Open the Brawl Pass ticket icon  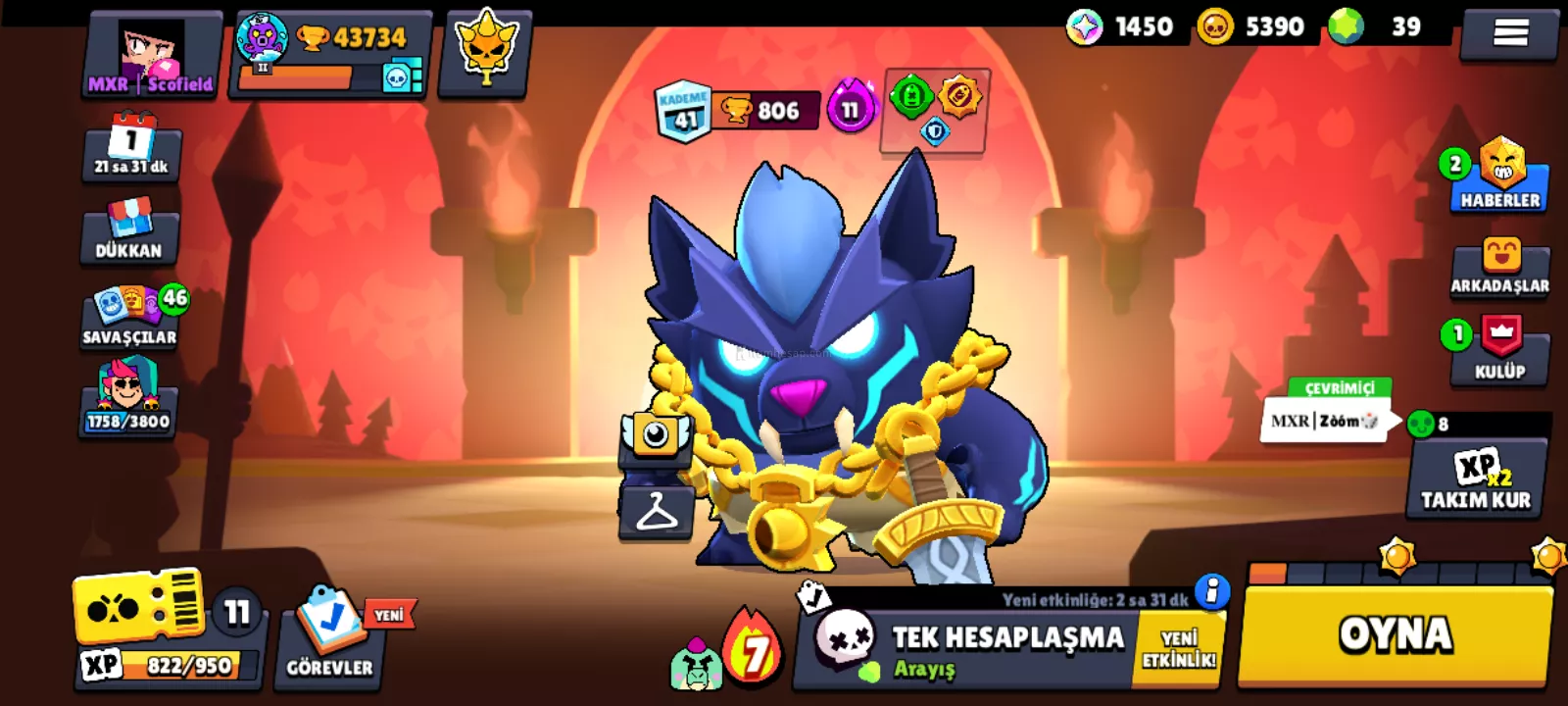click(x=139, y=608)
